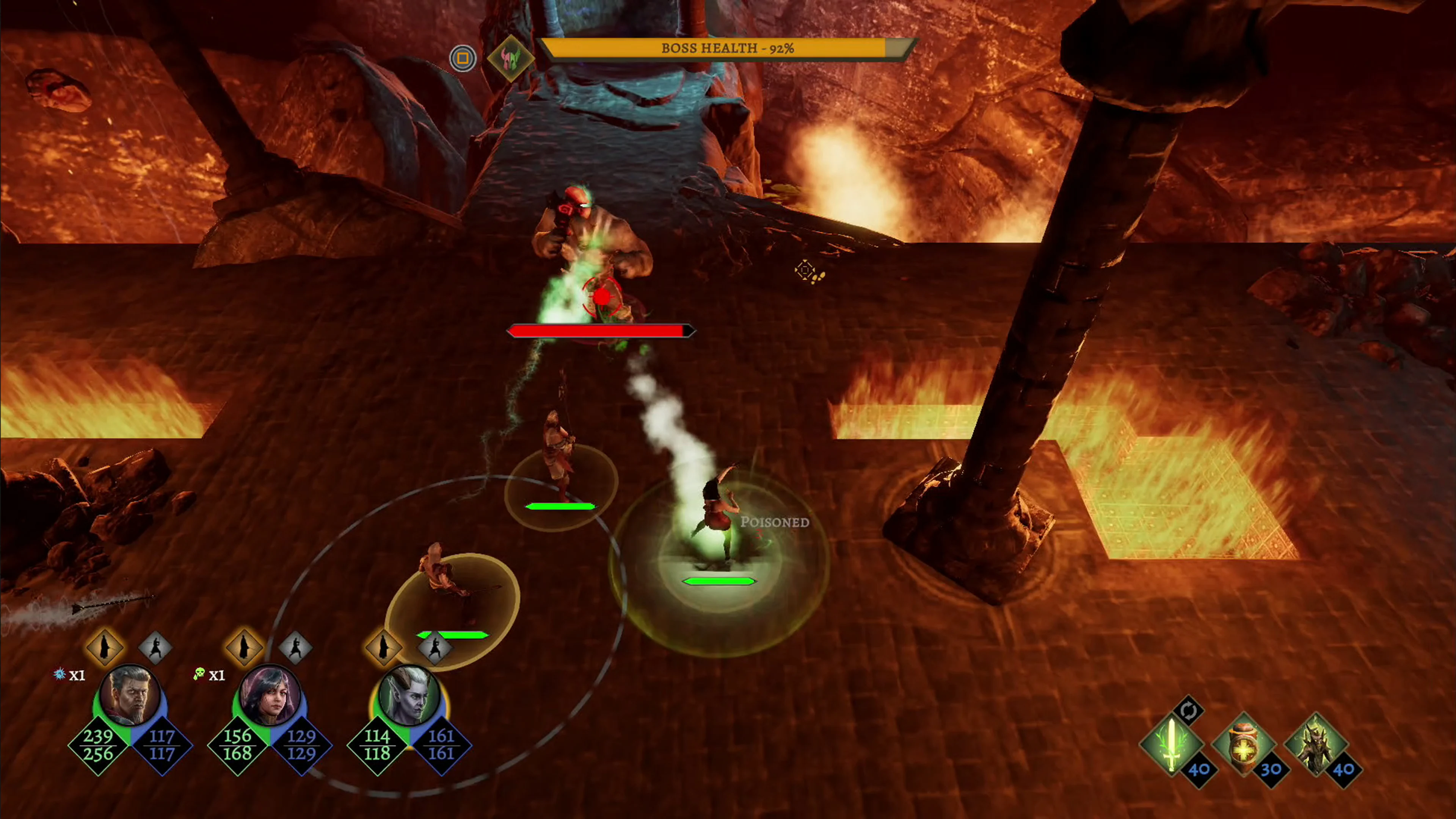Viewport: 1456px width, 819px height.
Task: Use the healing ability costing 30
Action: (x=1244, y=745)
